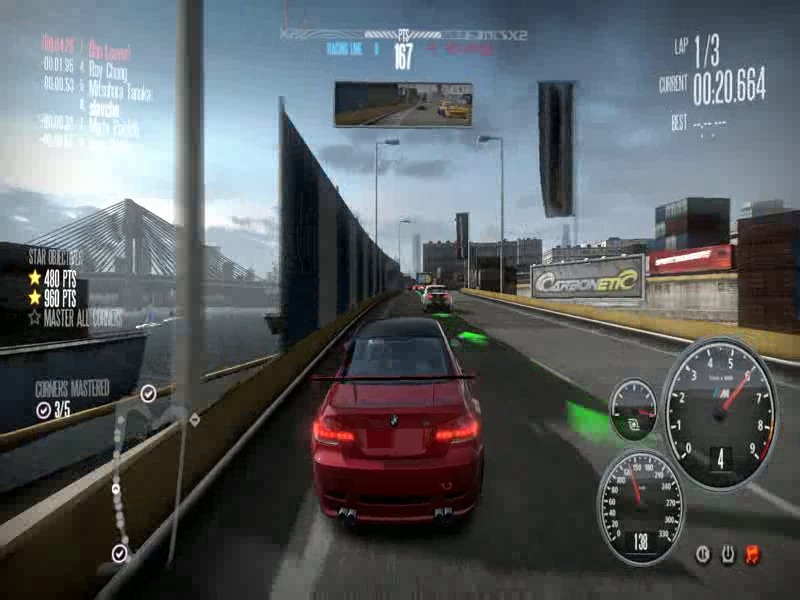Image resolution: width=800 pixels, height=600 pixels.
Task: Click the small turbo boost gauge
Action: pyautogui.click(x=633, y=409)
